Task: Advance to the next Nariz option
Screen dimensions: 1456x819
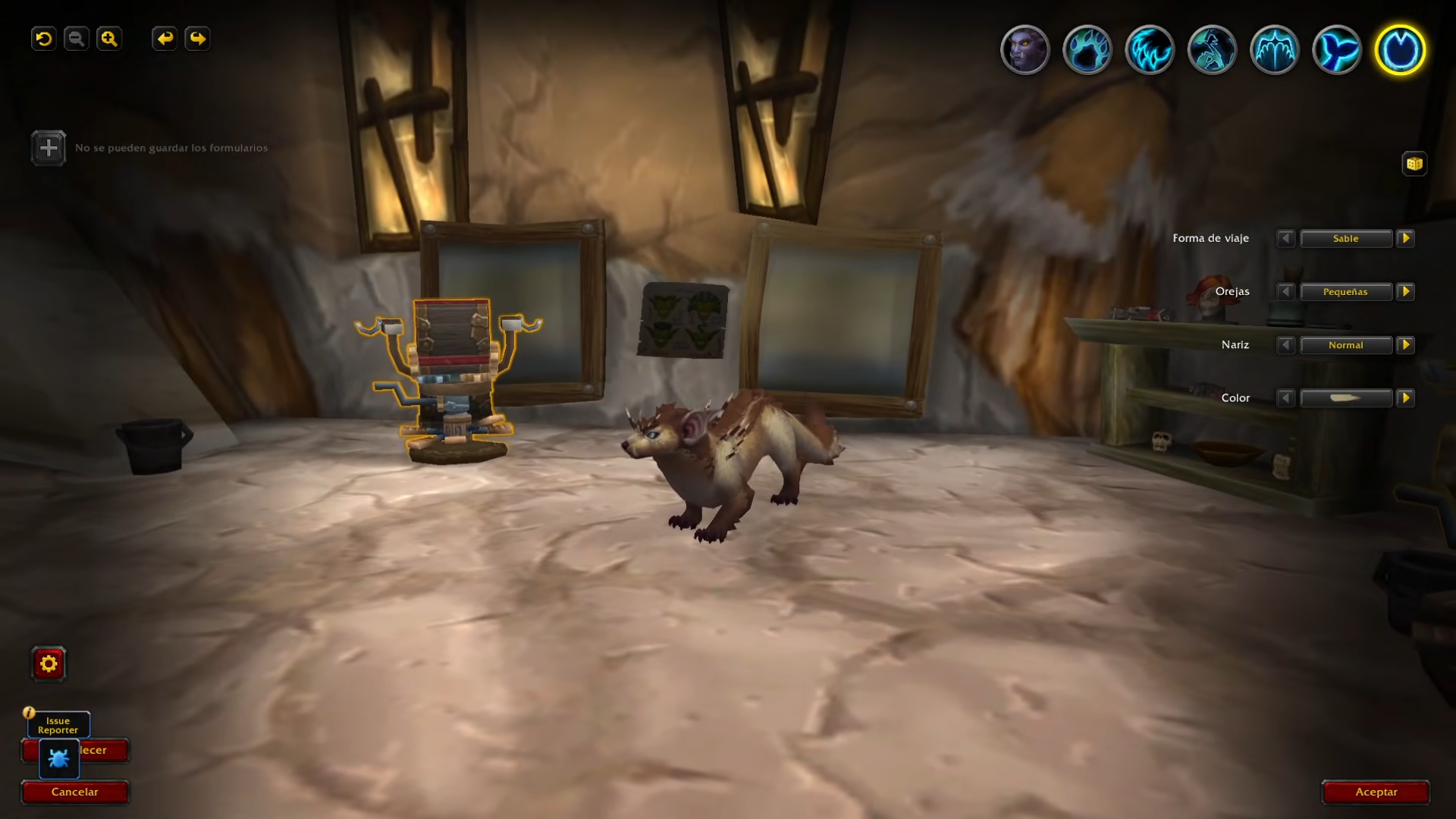Action: 1405,345
